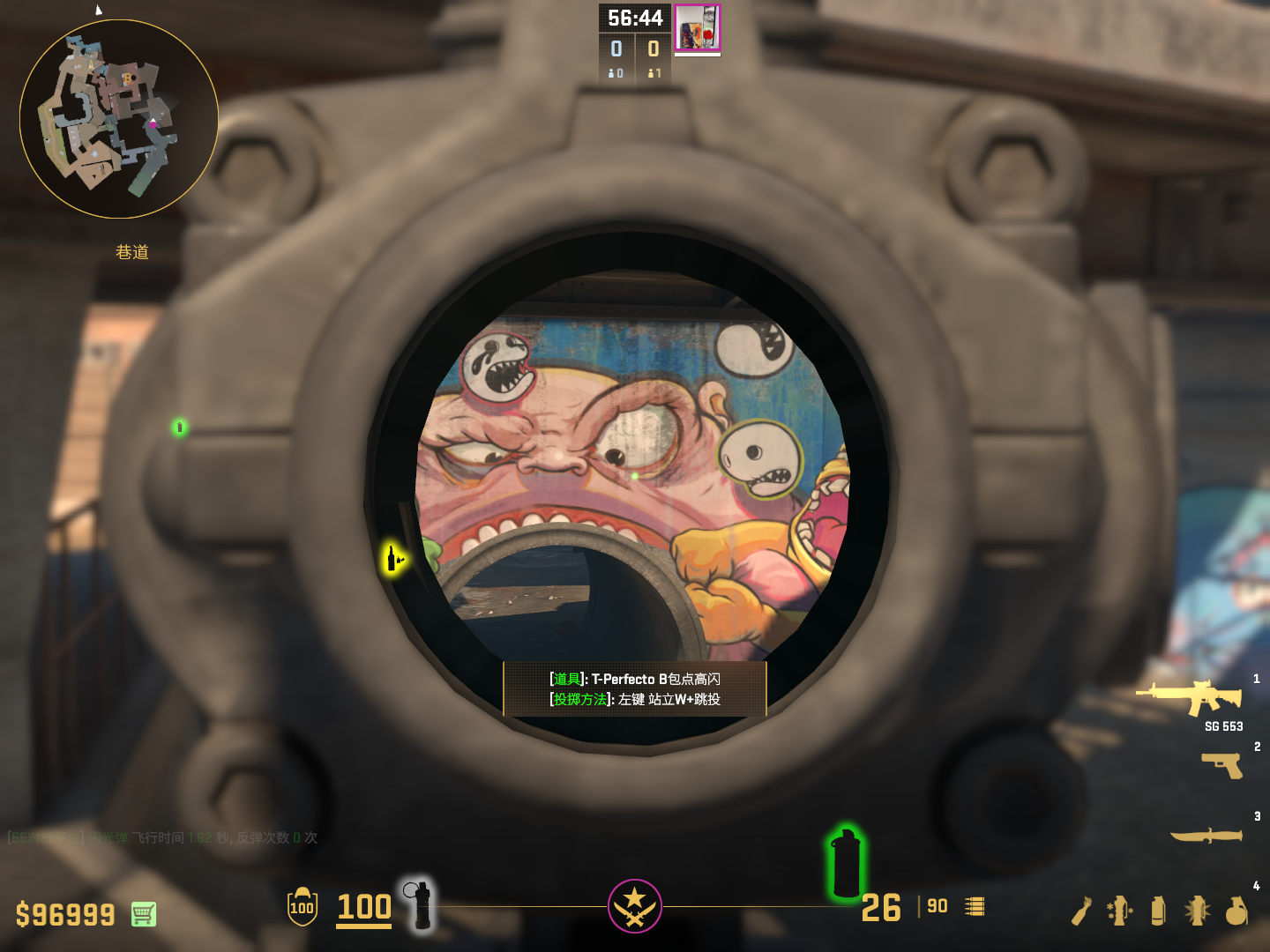Viewport: 1270px width, 952px height.
Task: Select the knife weapon slot
Action: coord(1206,835)
